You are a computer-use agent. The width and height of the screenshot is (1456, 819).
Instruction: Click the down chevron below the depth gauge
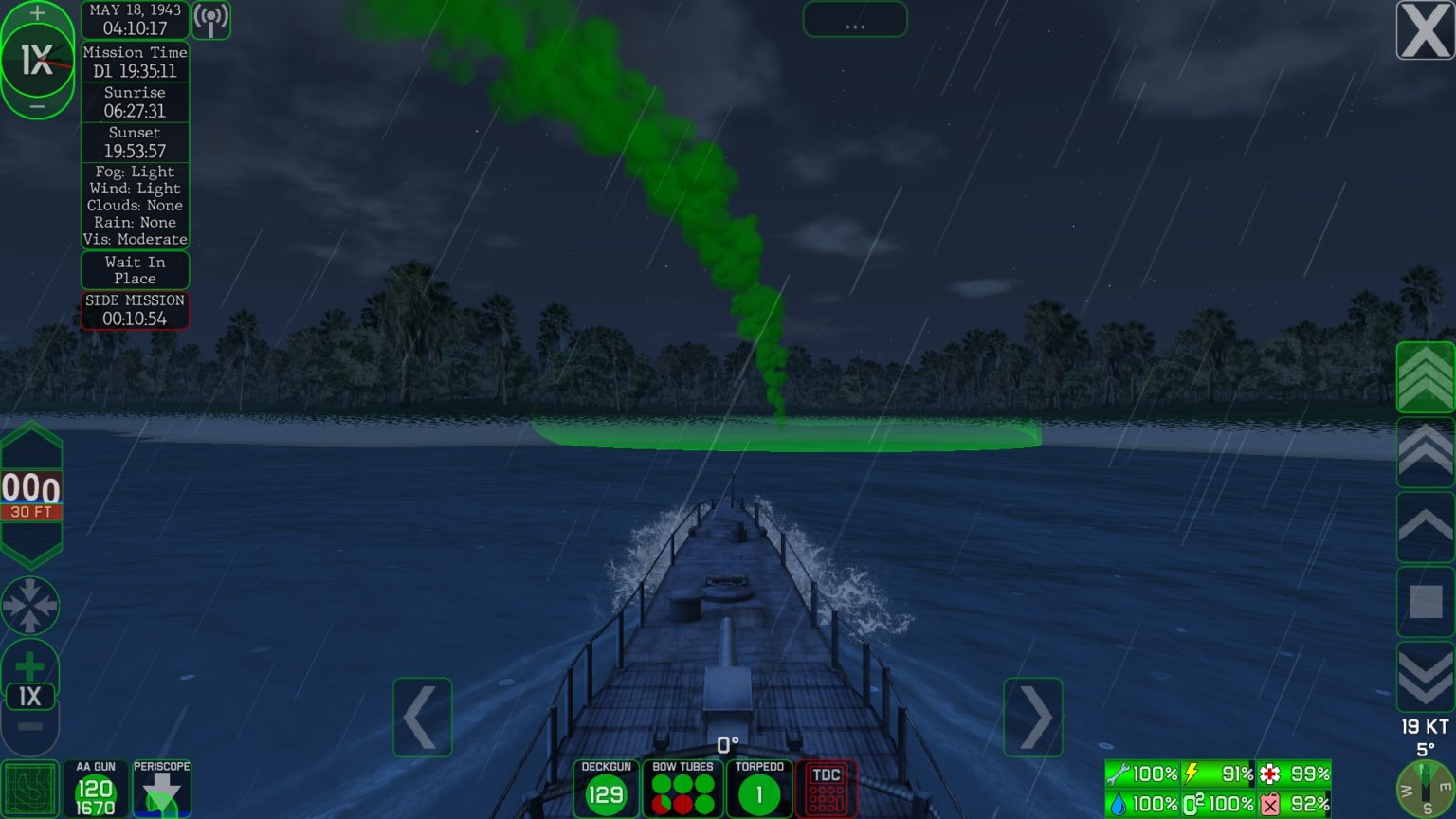coord(31,548)
